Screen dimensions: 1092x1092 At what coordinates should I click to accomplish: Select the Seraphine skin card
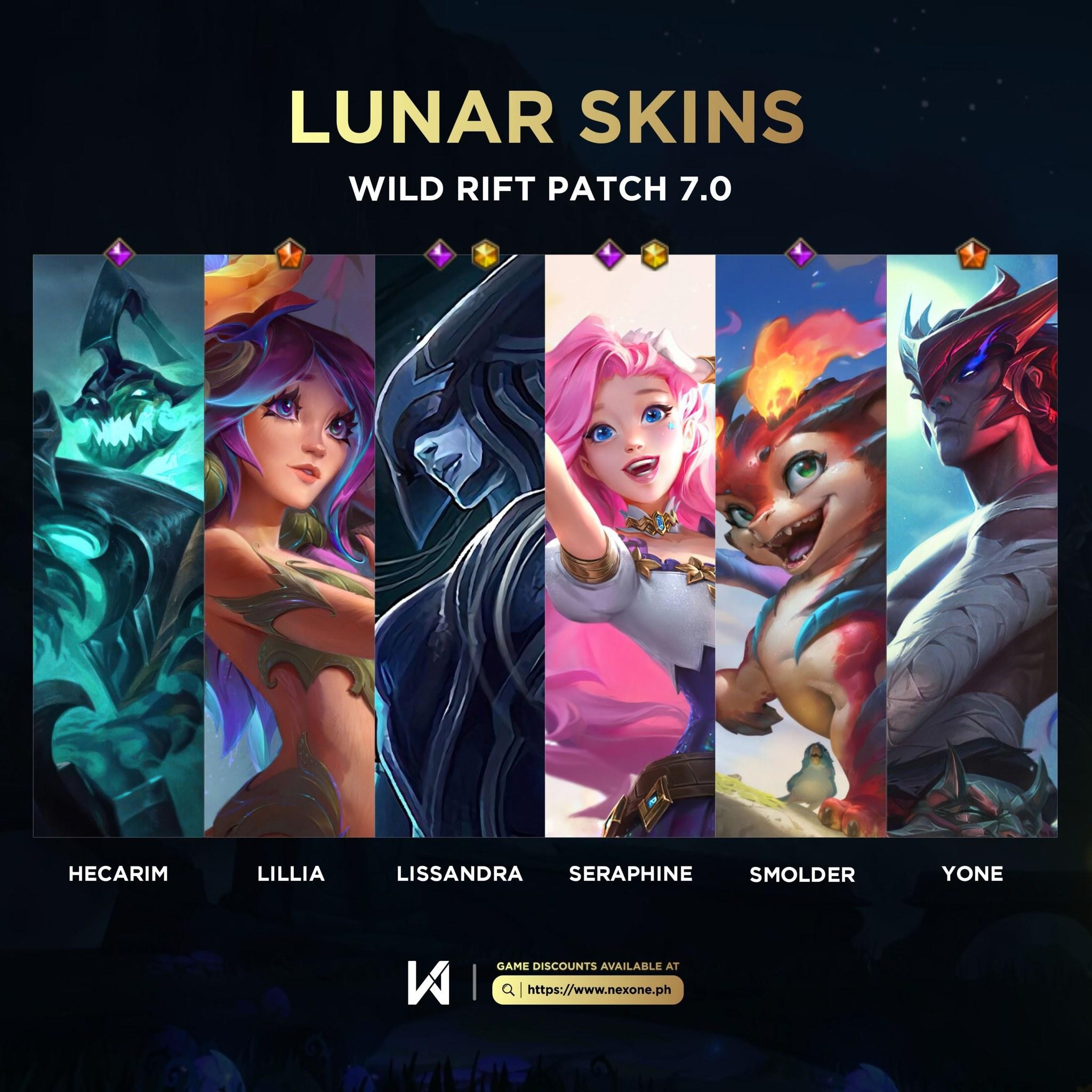click(x=630, y=545)
